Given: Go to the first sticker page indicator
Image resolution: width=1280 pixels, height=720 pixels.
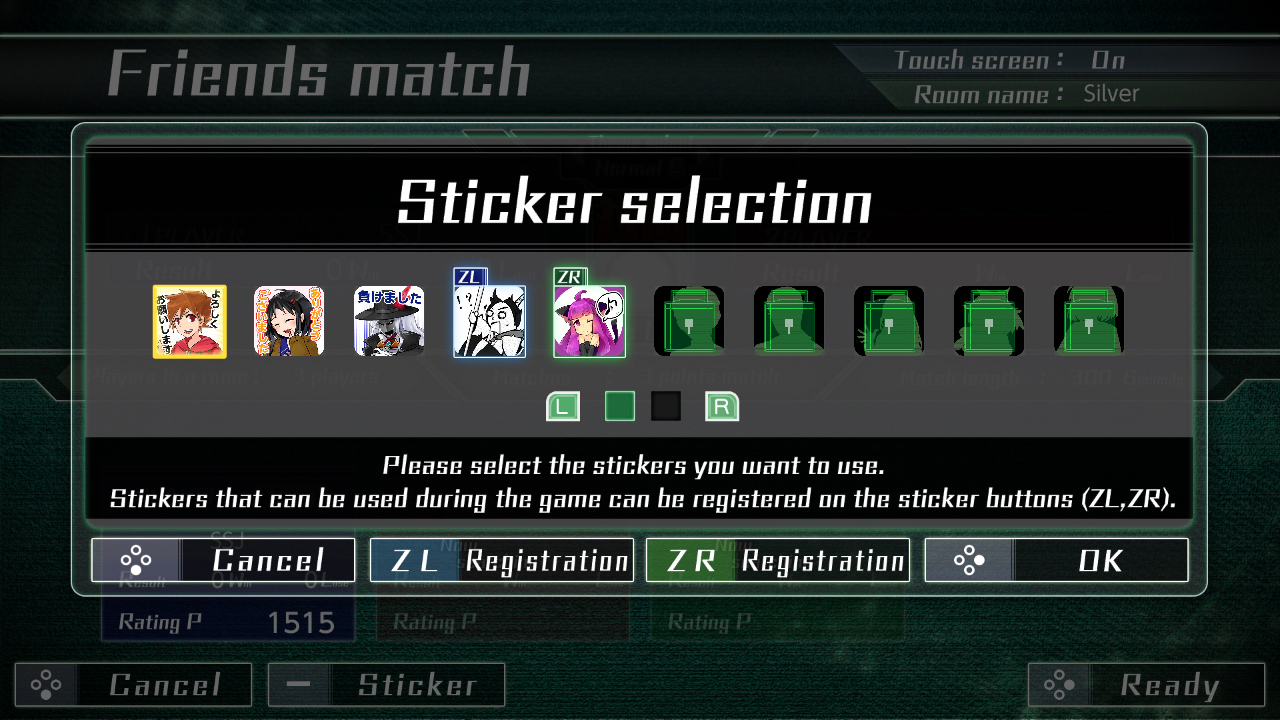Looking at the screenshot, I should tap(620, 406).
